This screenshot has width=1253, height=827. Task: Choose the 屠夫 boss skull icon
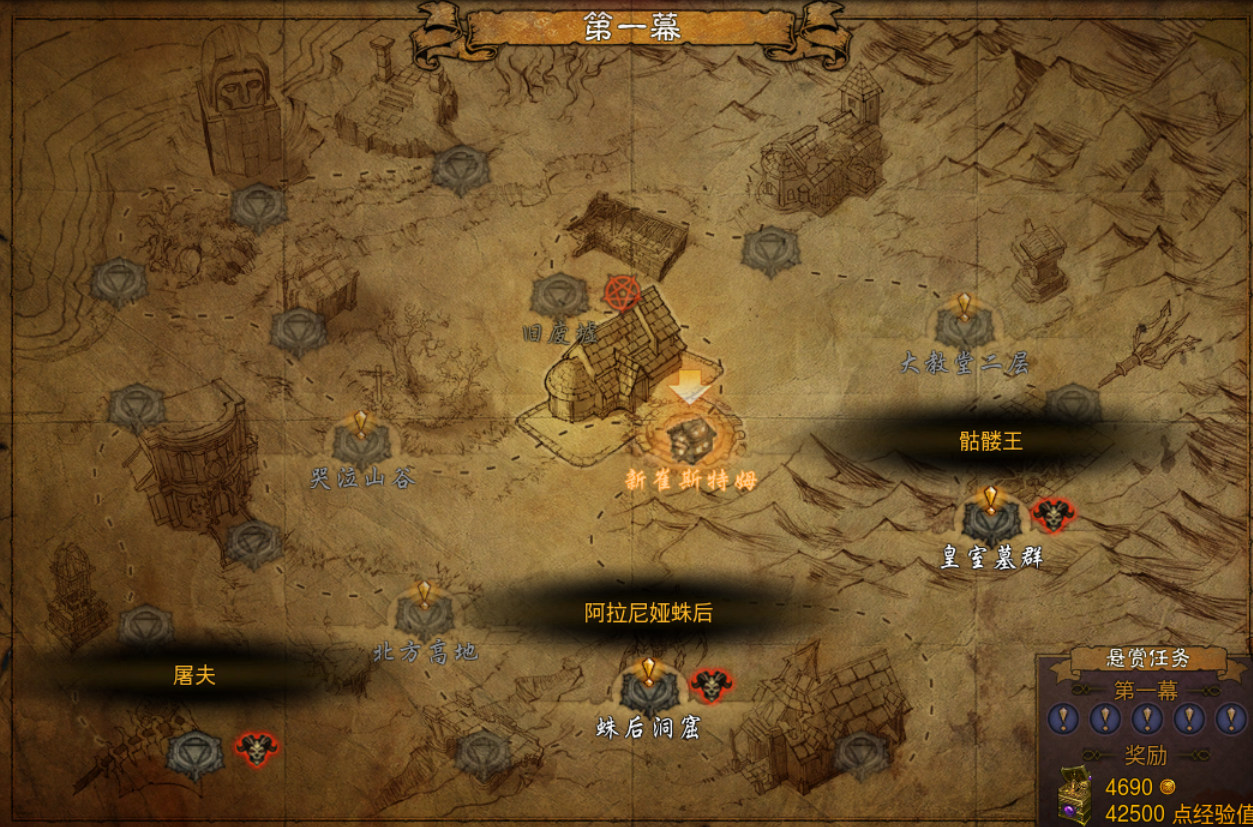256,748
